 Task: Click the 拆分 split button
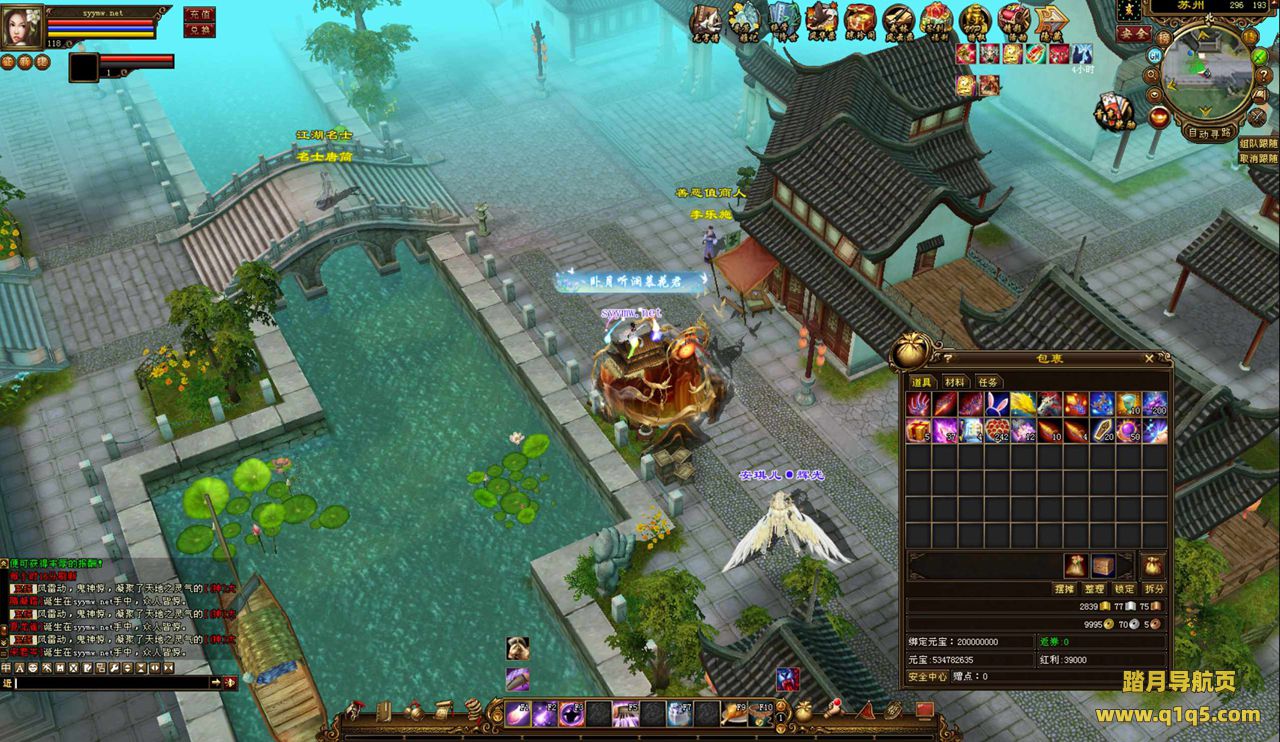pos(1154,589)
